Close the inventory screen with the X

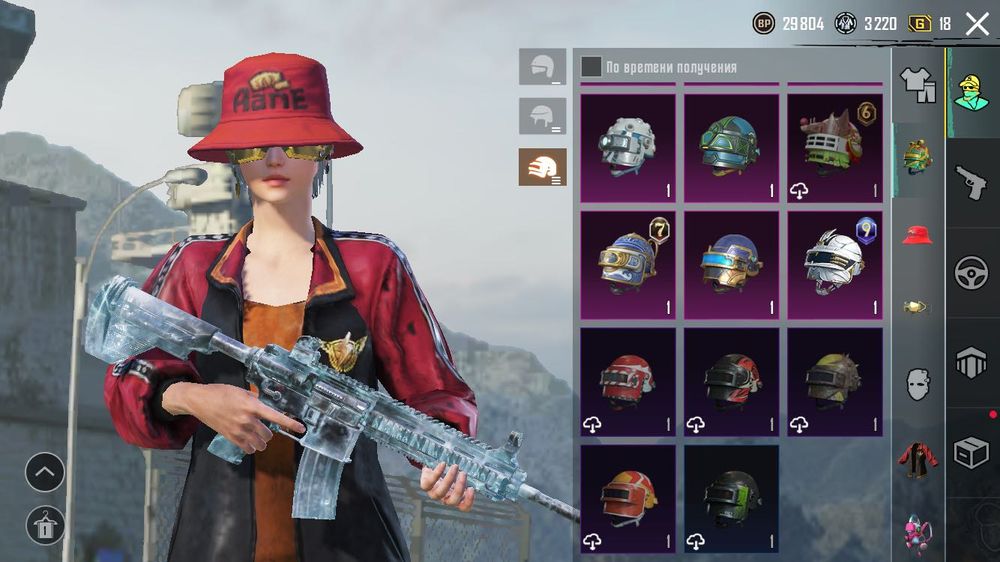pos(976,24)
